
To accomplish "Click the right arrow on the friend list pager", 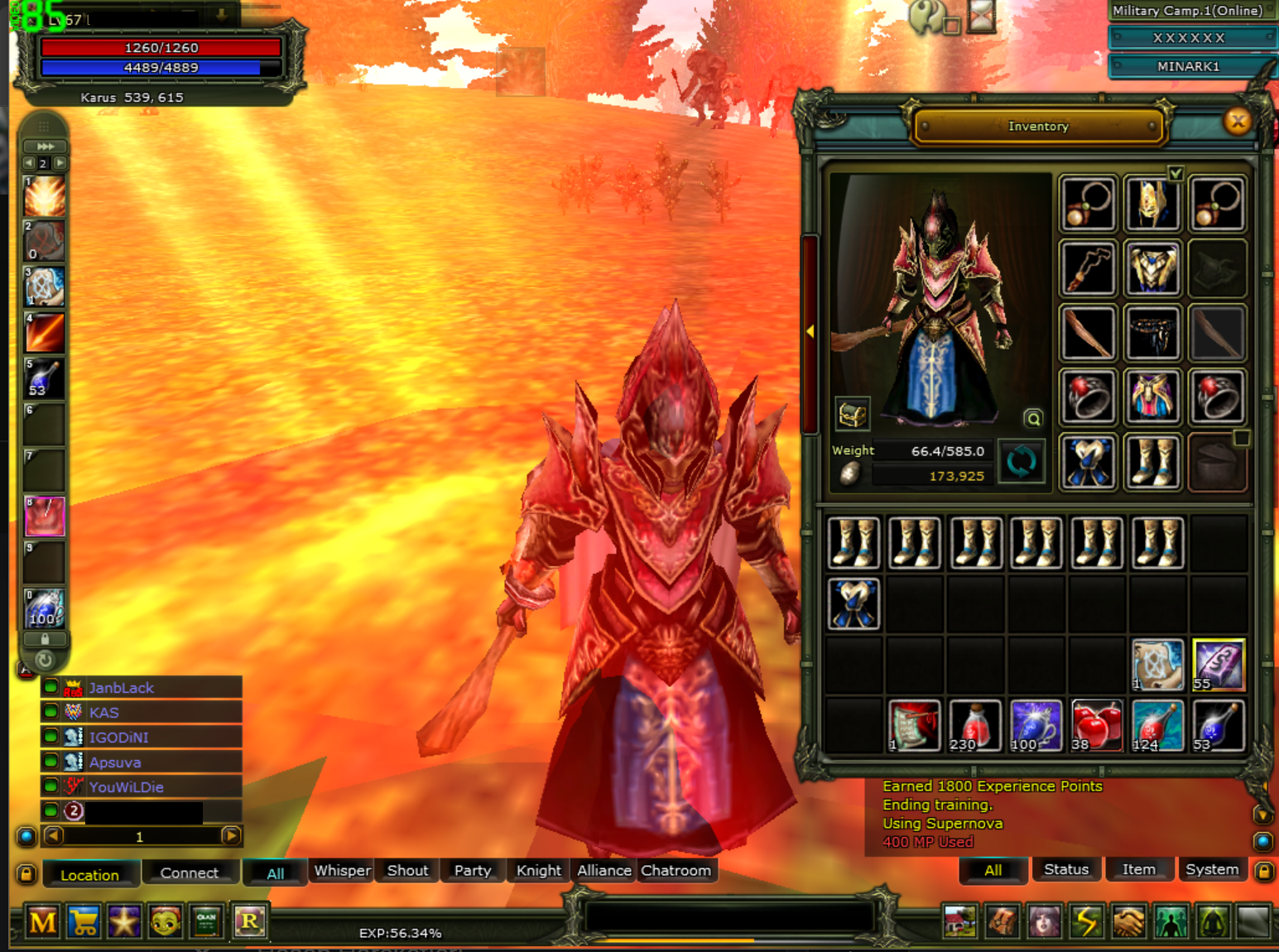I will (230, 837).
